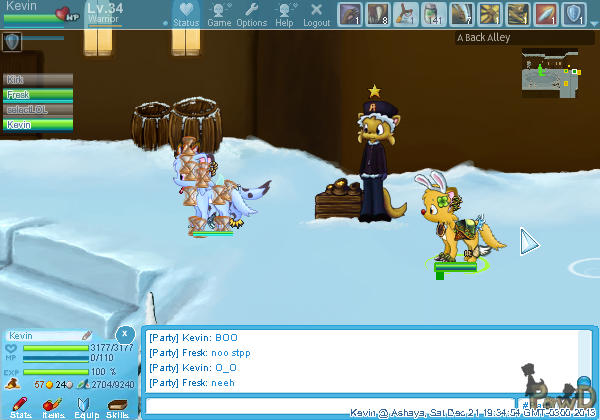Open the Options menu
Screen dimensions: 600x420
coord(251,14)
